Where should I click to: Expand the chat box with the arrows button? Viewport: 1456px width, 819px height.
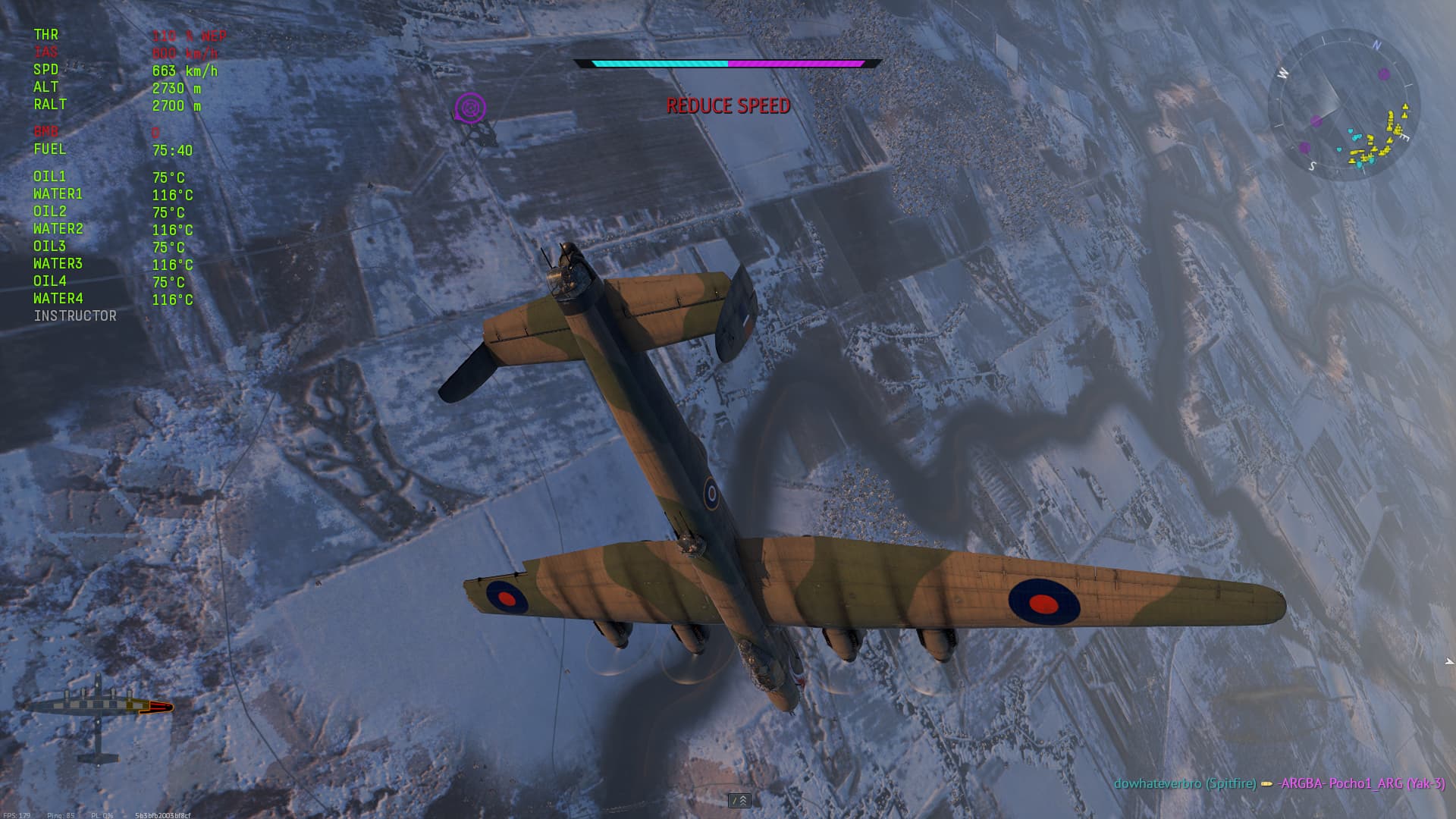tap(739, 801)
